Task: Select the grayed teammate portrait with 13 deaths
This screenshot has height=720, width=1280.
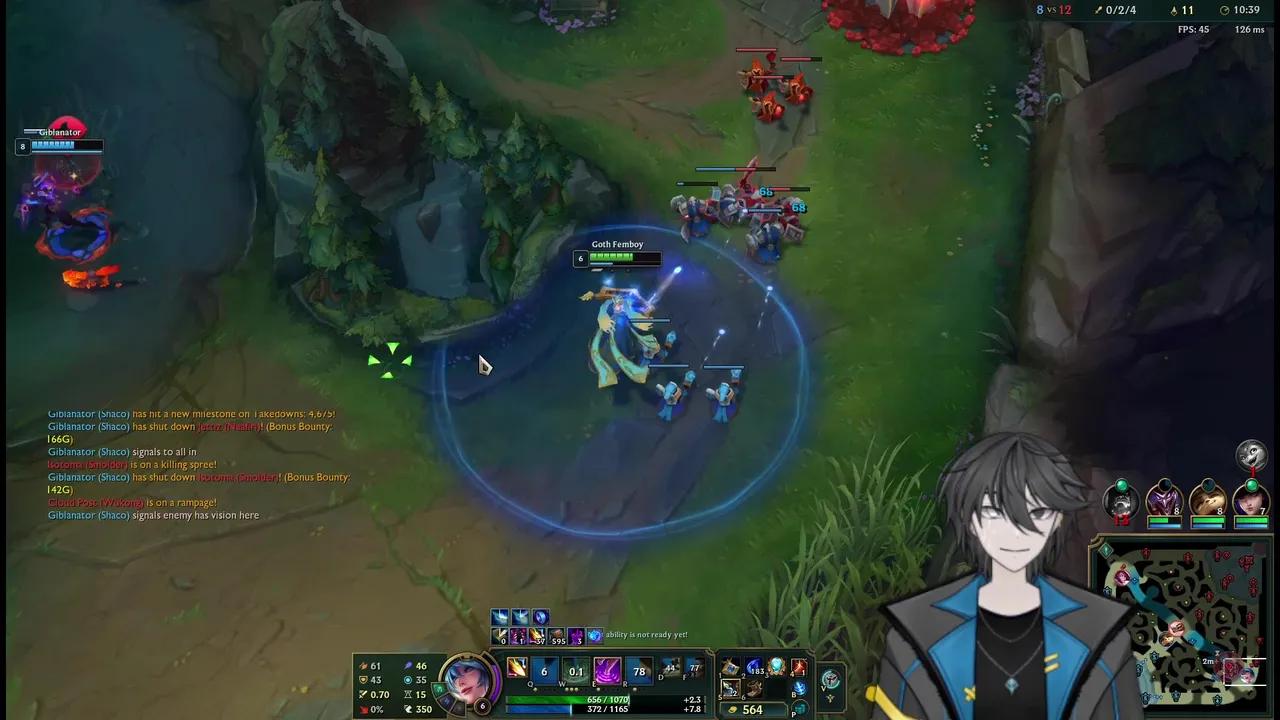Action: [1121, 502]
